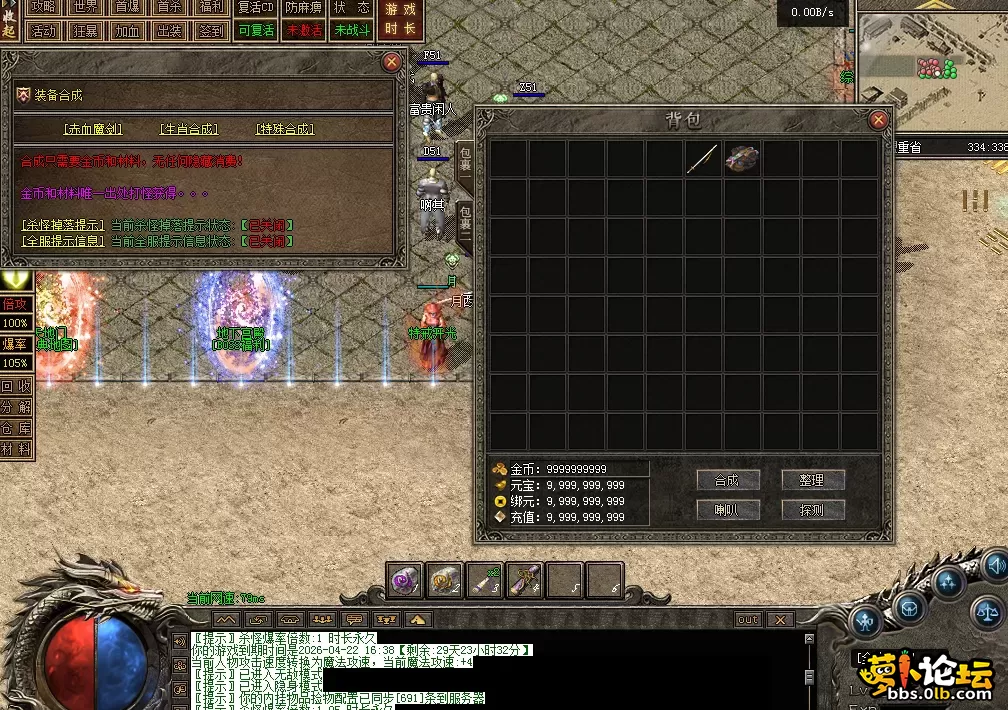Open the 签到 check-in button

(x=211, y=30)
